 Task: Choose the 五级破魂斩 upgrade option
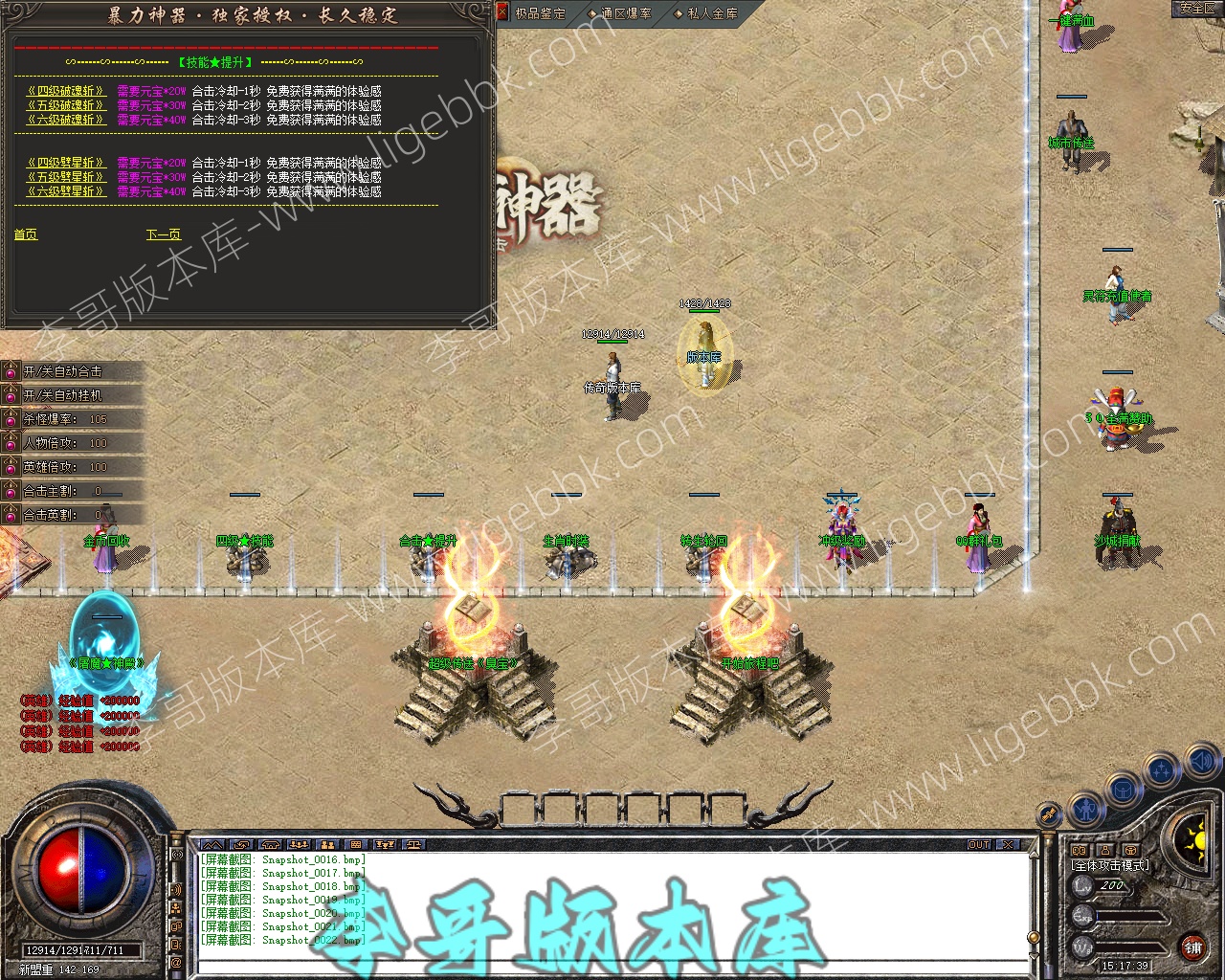(66, 106)
